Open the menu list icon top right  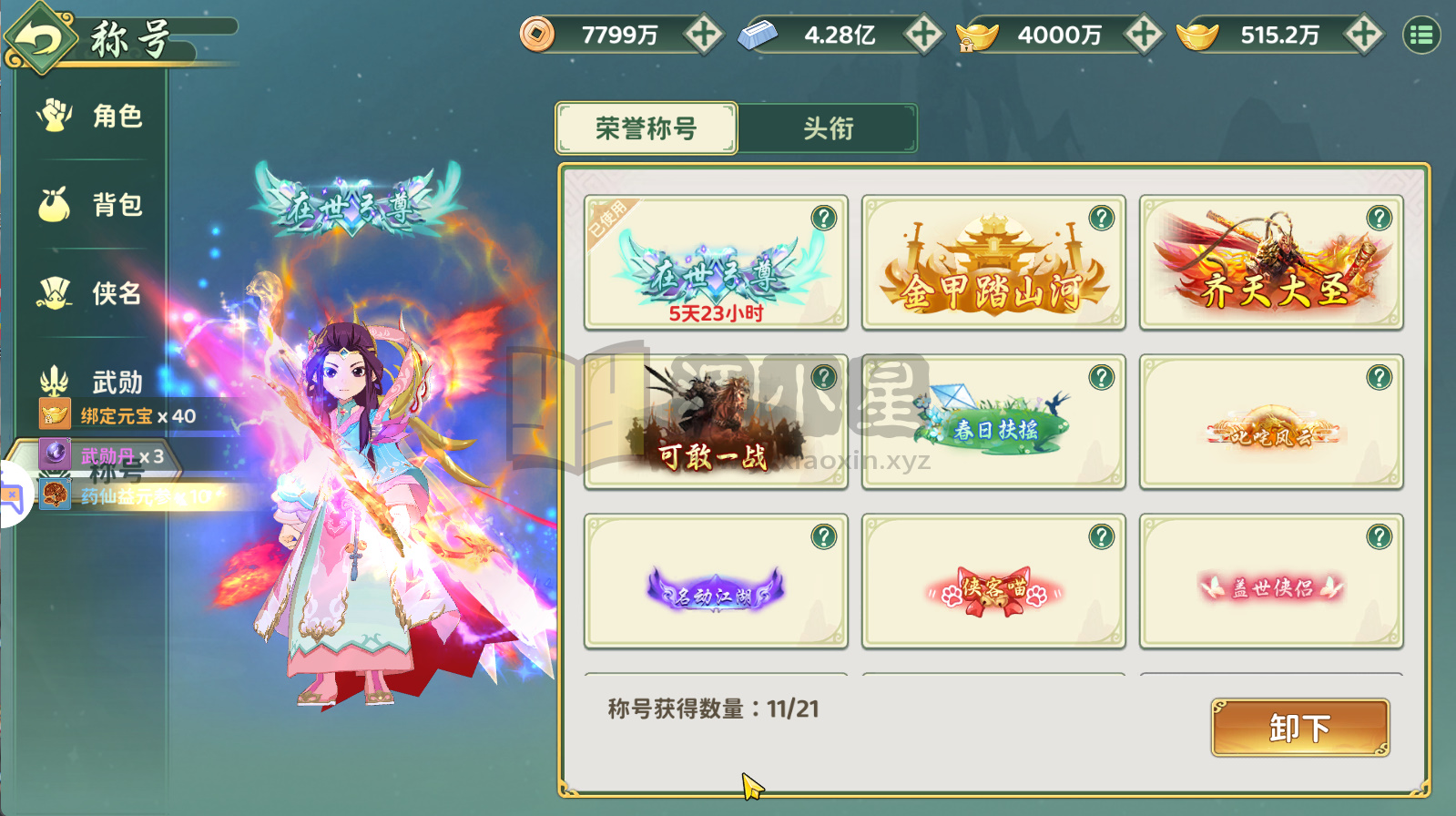(1422, 34)
